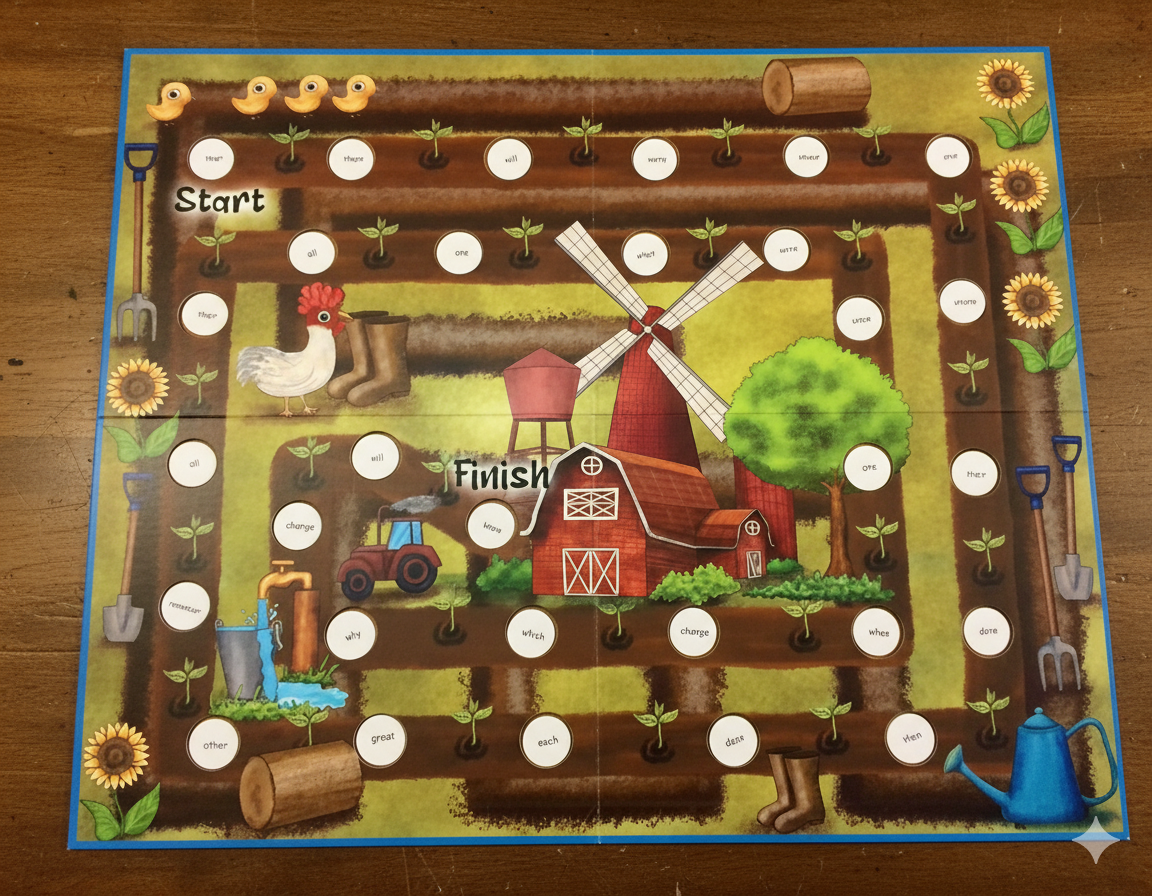This screenshot has height=896, width=1152.
Task: Click the "charge" word circle
Action: 694,632
